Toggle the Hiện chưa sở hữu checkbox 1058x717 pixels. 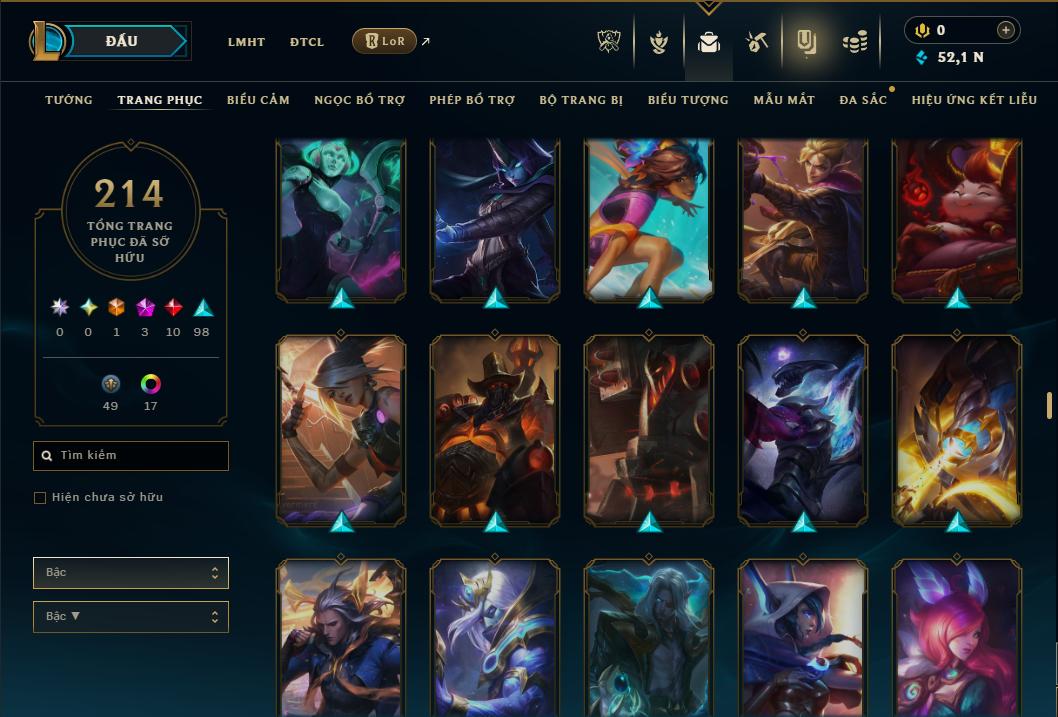tap(40, 498)
